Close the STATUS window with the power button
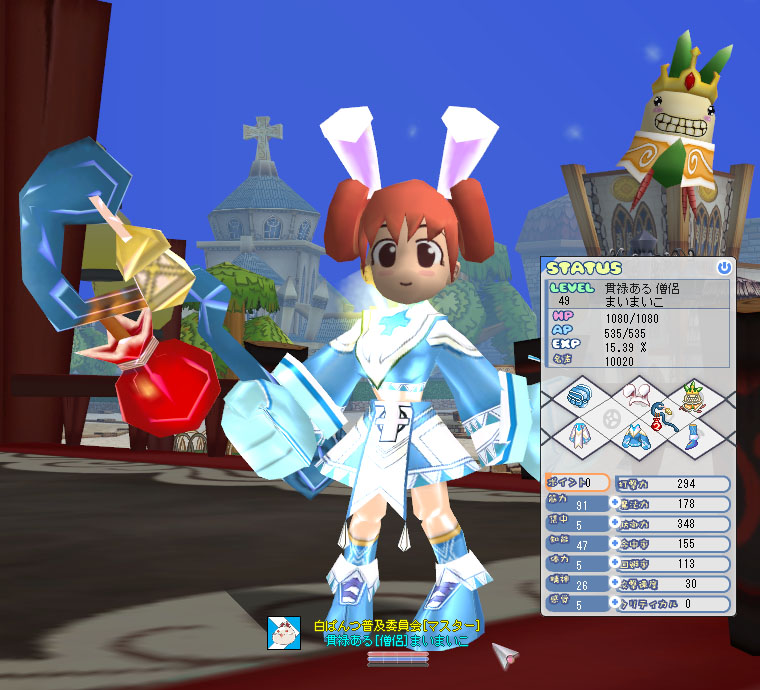Image resolution: width=760 pixels, height=690 pixels. (724, 268)
